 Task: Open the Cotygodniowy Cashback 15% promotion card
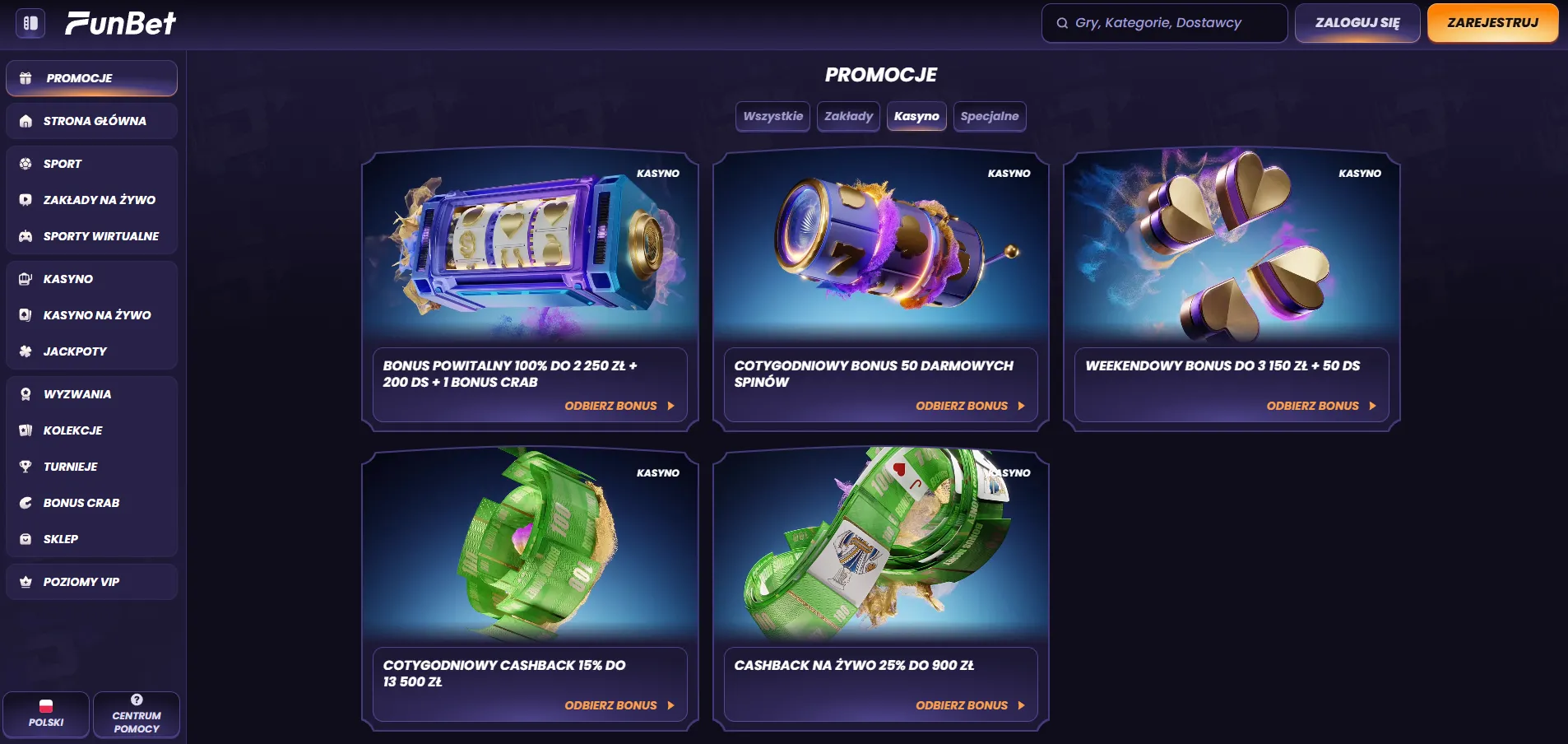pos(530,588)
